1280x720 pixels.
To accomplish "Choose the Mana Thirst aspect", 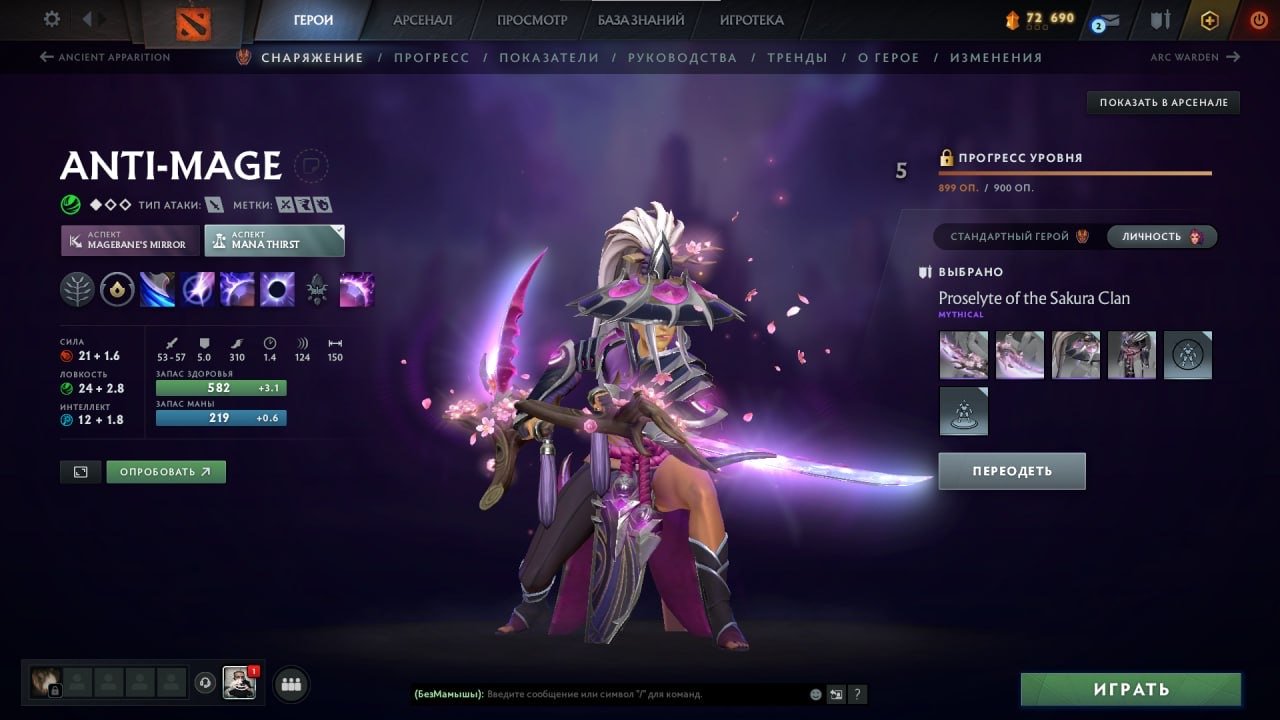I will click(274, 240).
